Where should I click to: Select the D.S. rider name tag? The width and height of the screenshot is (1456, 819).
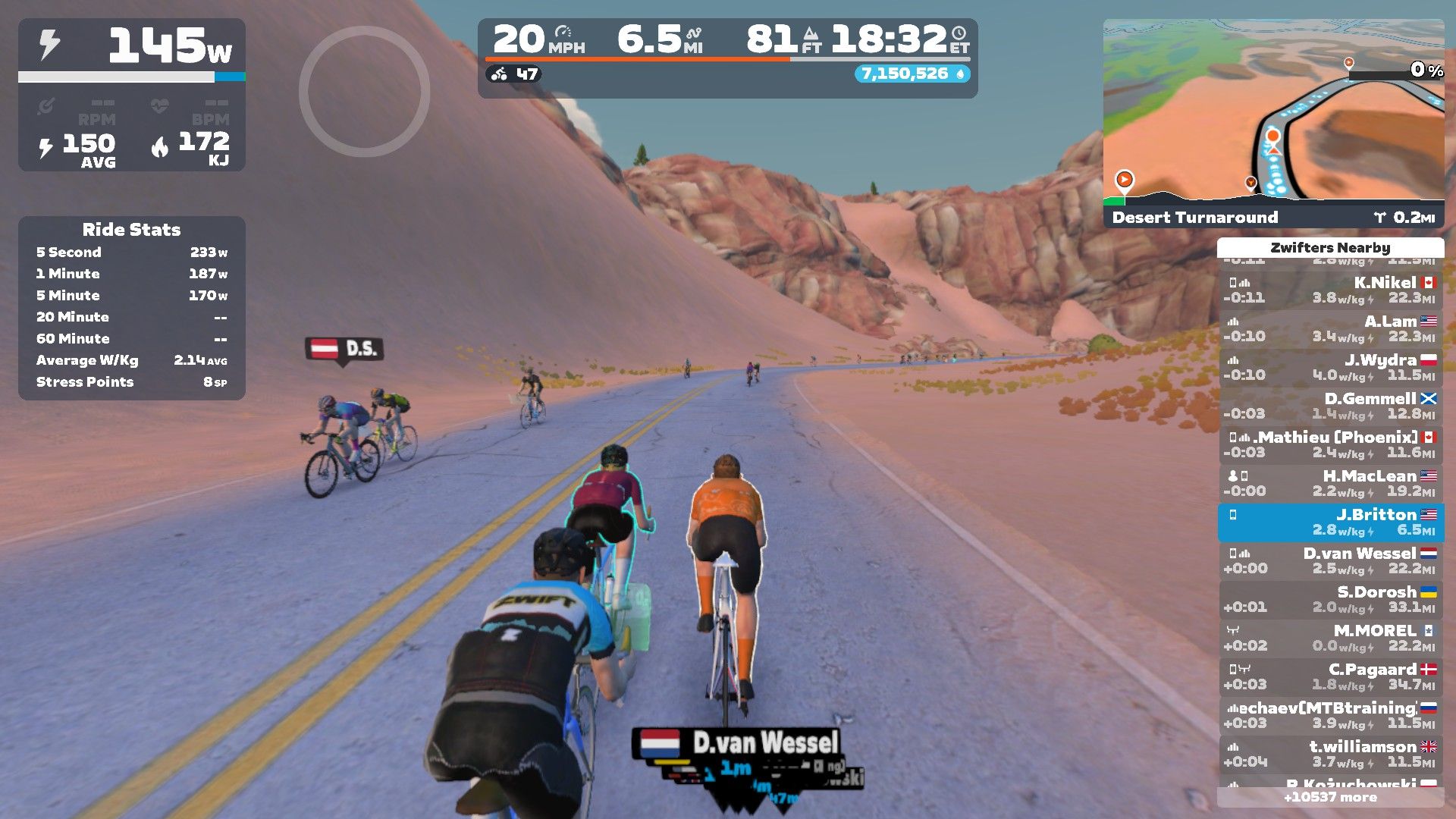click(x=345, y=349)
